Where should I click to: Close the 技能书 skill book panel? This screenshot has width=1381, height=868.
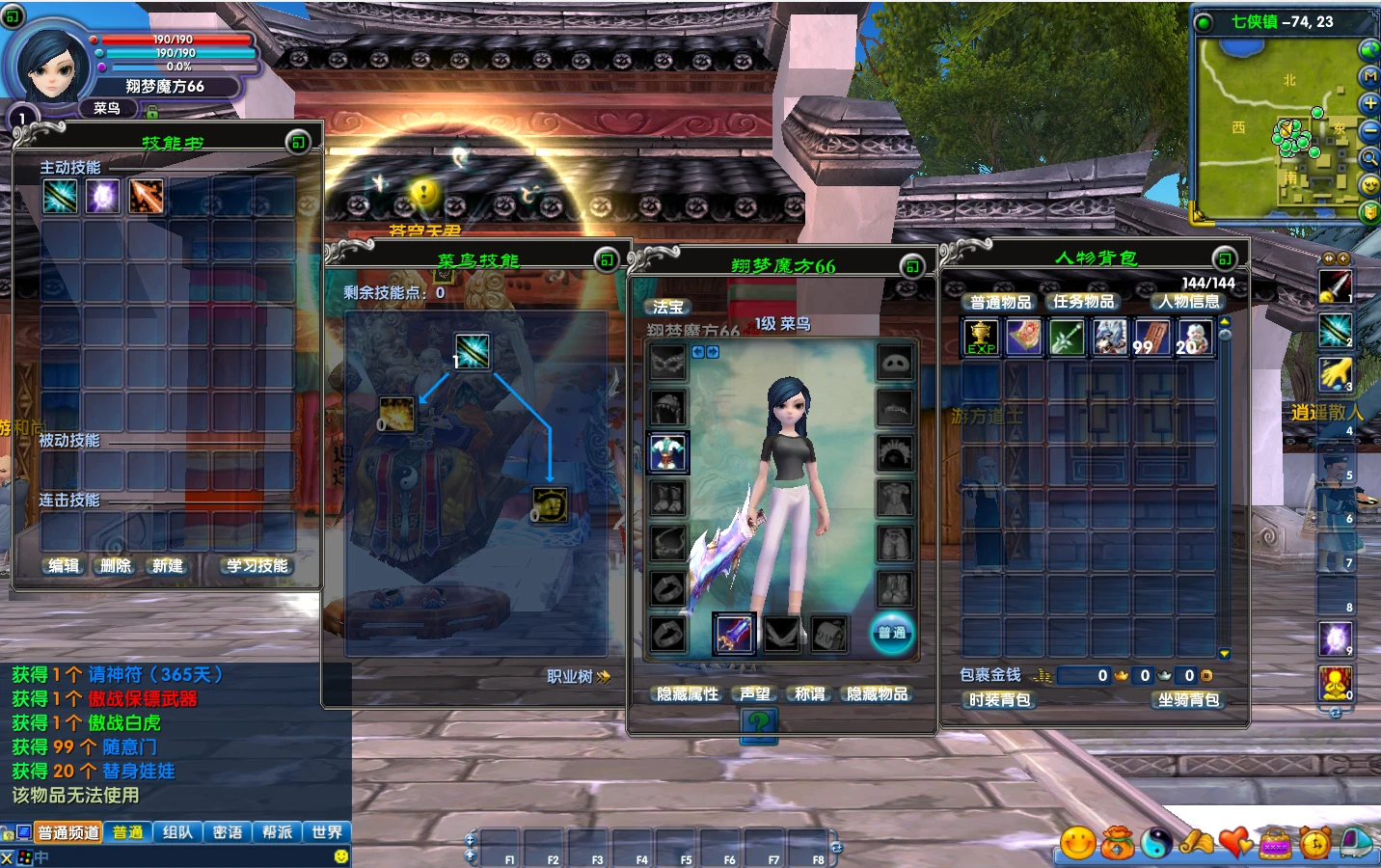[298, 143]
